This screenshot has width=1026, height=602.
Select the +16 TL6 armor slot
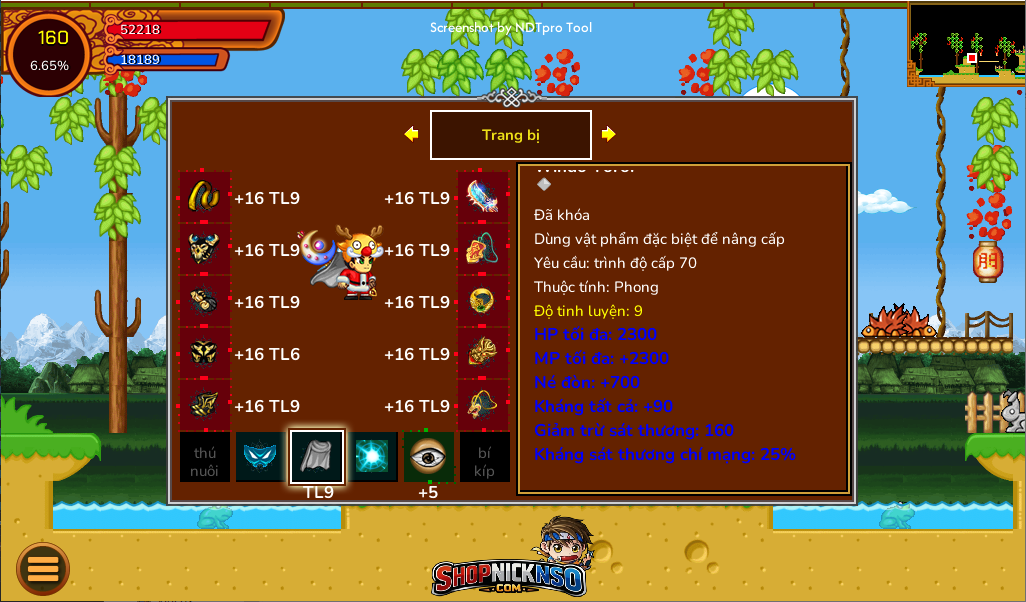(205, 353)
